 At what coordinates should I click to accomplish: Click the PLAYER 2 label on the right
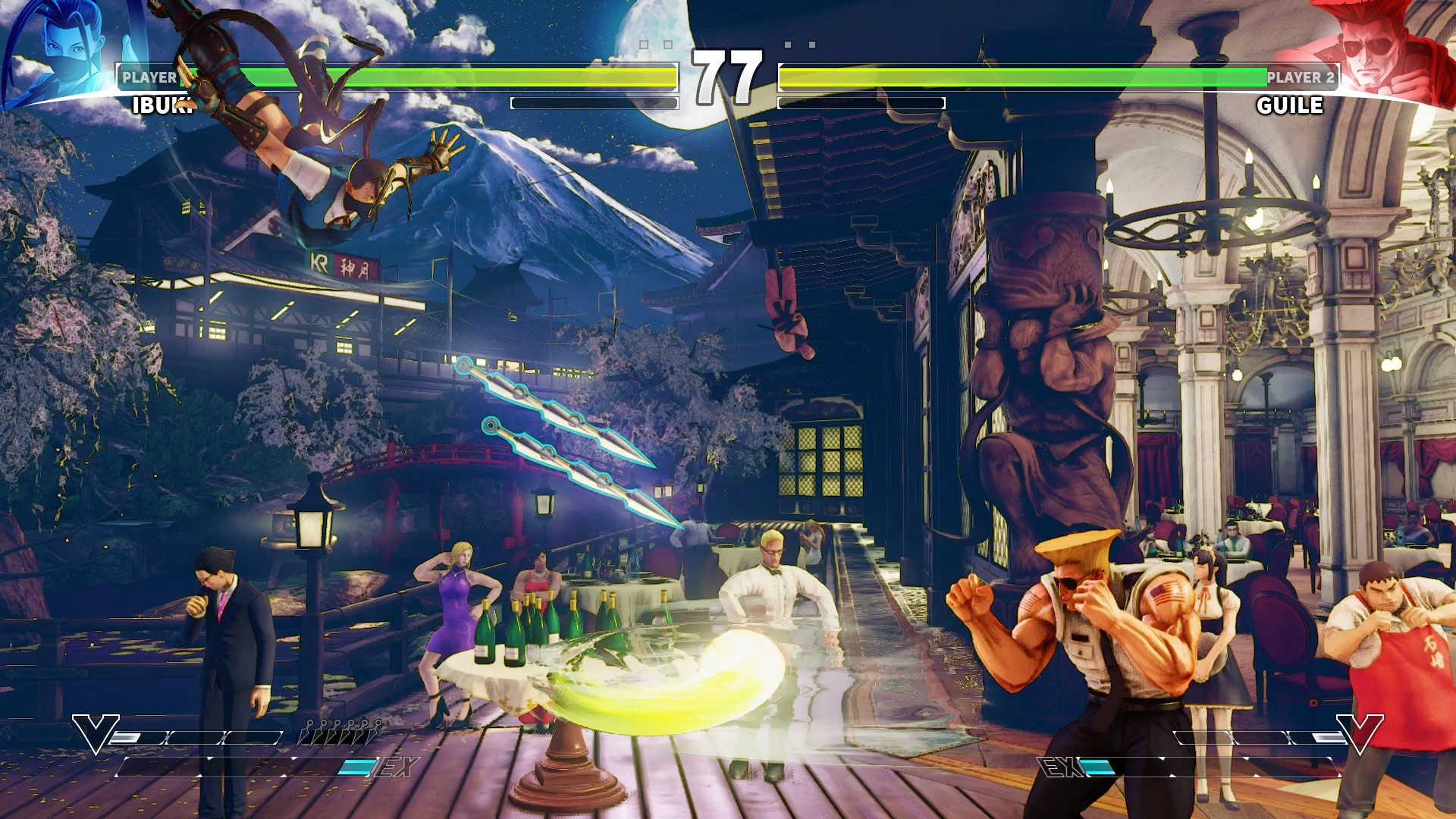(1303, 76)
